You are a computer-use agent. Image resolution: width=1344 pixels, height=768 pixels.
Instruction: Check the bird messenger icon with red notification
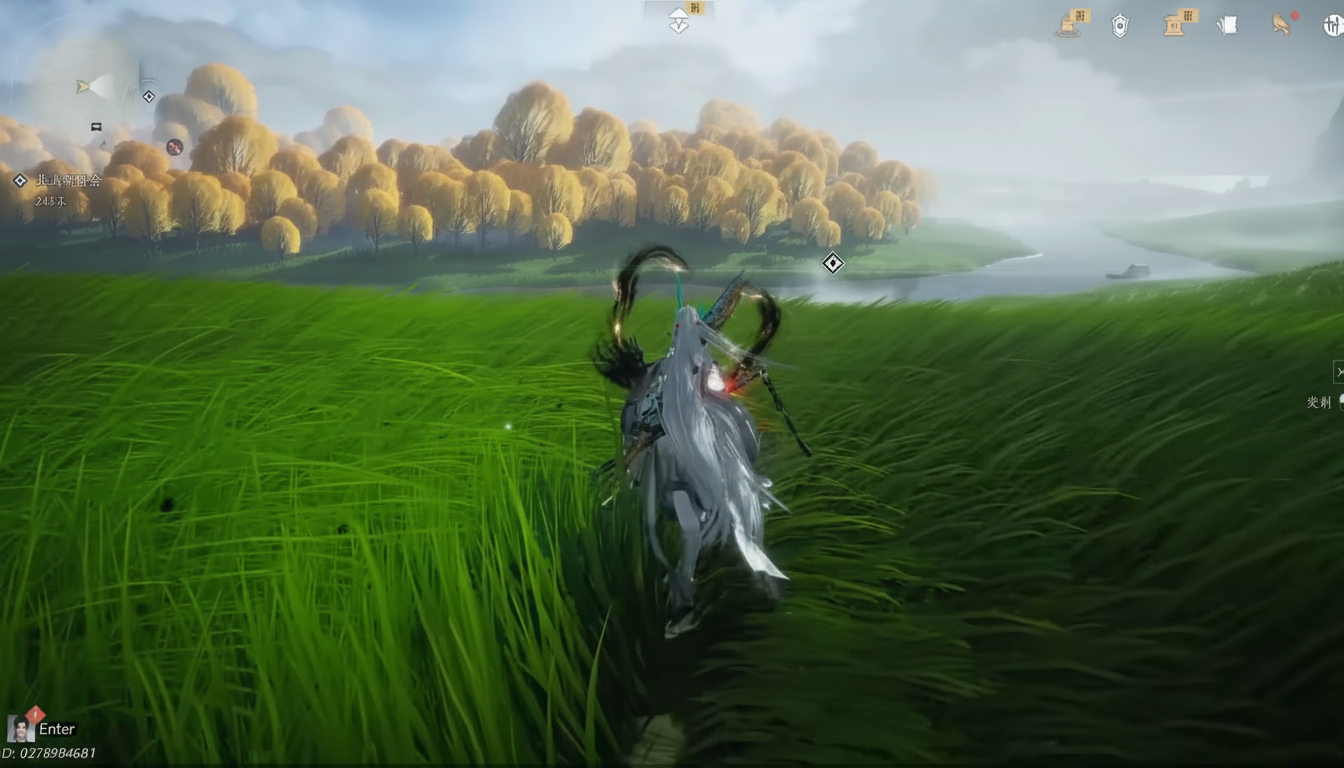pyautogui.click(x=1281, y=25)
